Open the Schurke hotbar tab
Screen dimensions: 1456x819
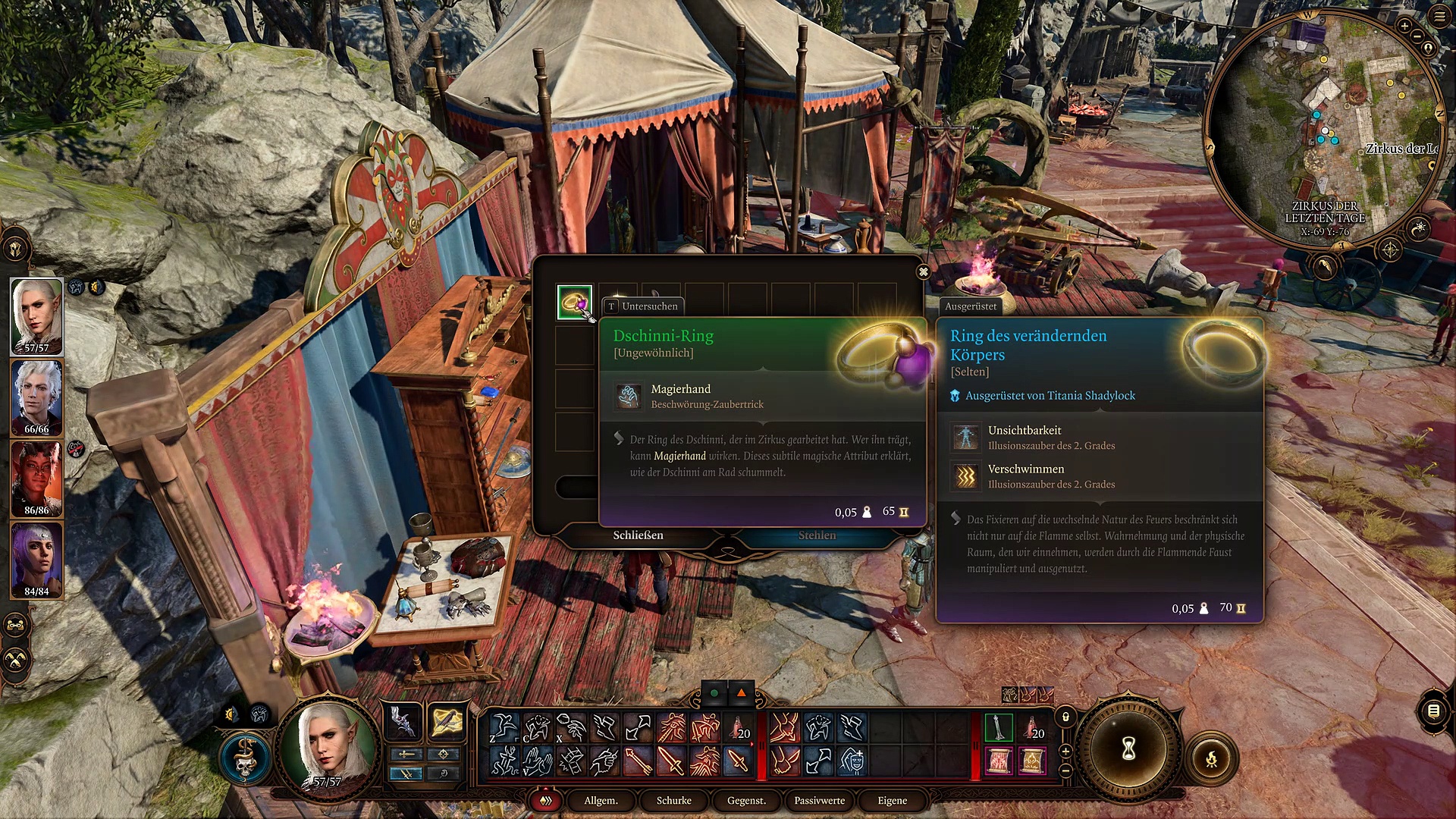coord(673,801)
